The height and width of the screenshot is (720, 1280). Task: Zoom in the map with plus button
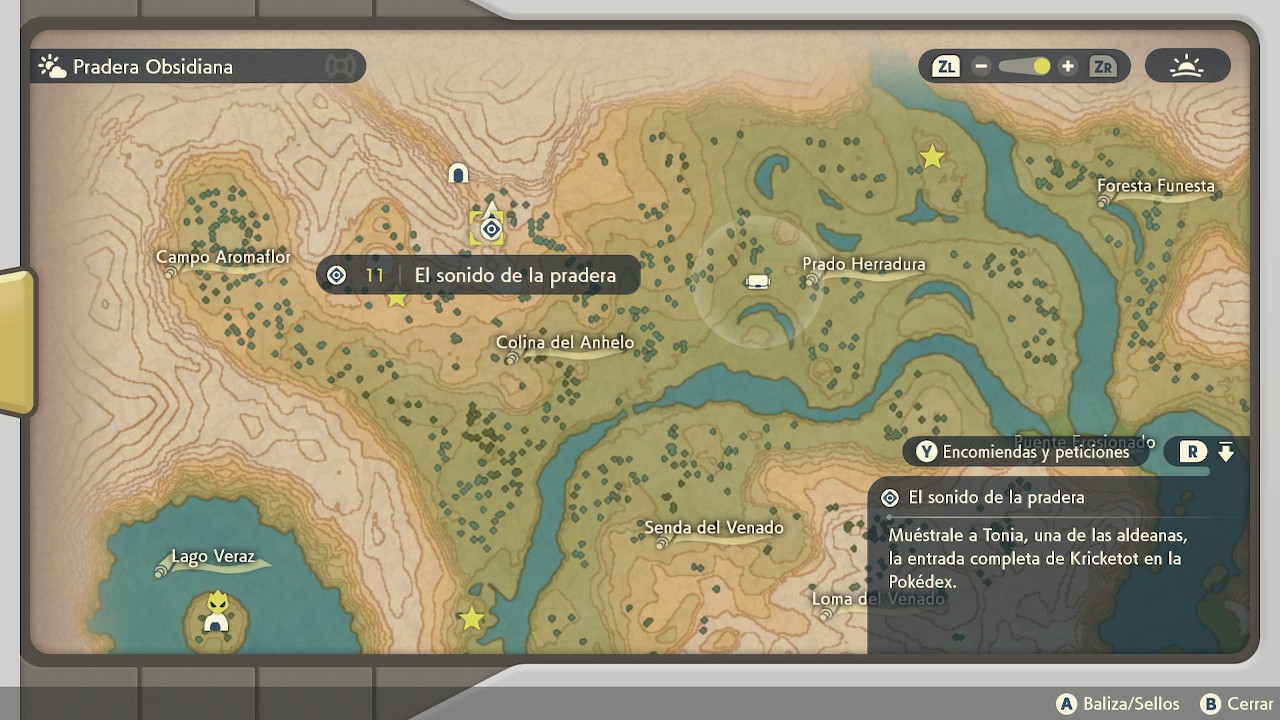1068,67
